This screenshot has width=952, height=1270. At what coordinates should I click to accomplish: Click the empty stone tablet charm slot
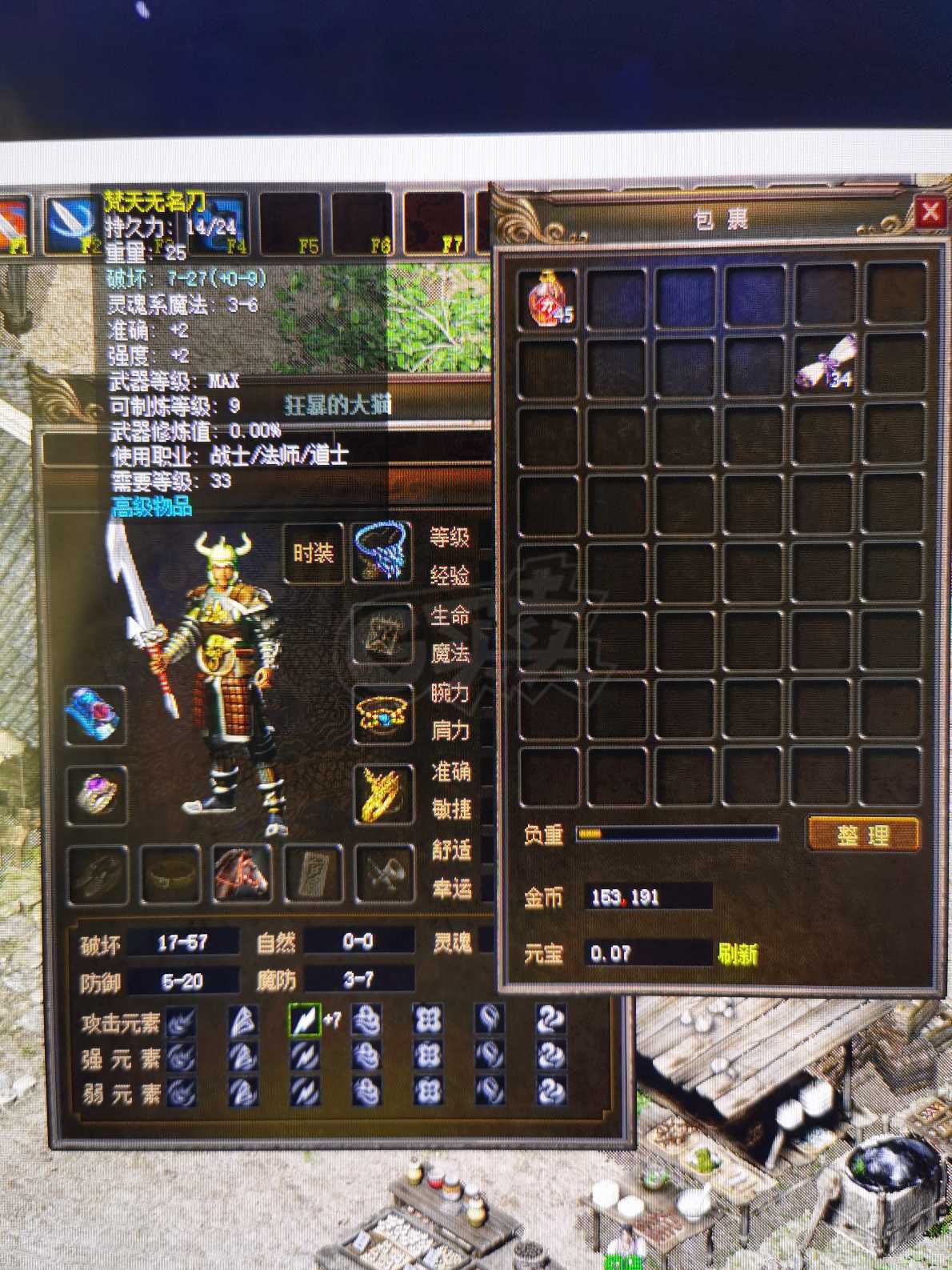(314, 874)
